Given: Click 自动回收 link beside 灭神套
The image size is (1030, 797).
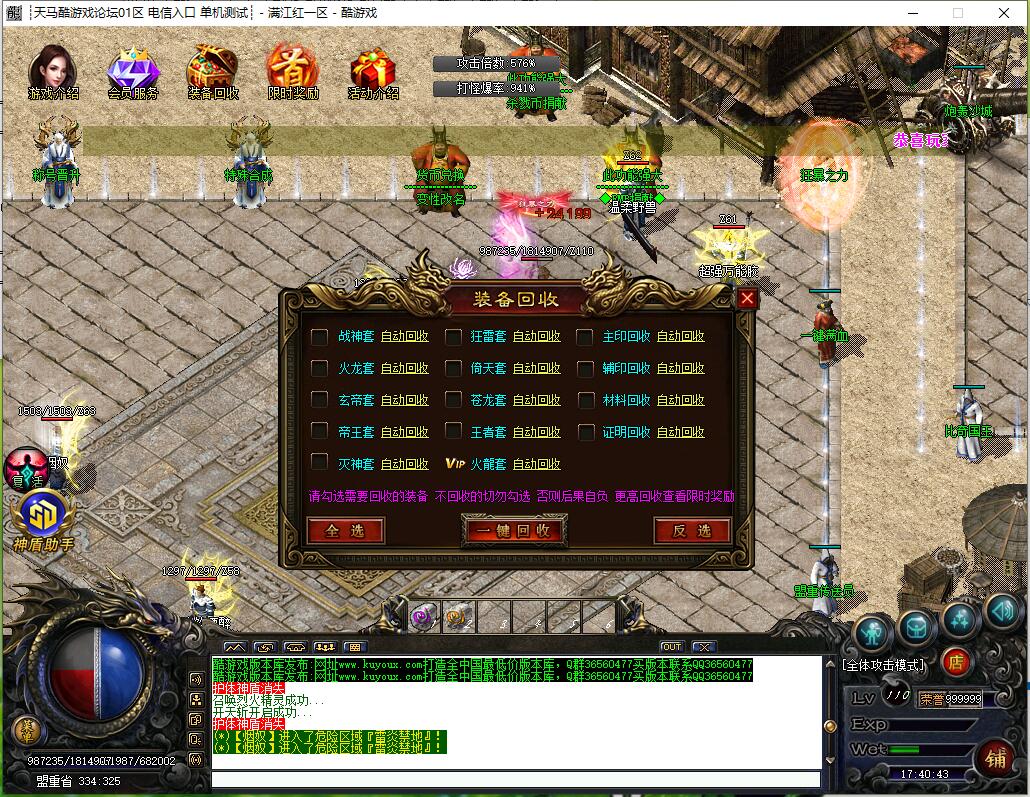Looking at the screenshot, I should click(x=404, y=464).
